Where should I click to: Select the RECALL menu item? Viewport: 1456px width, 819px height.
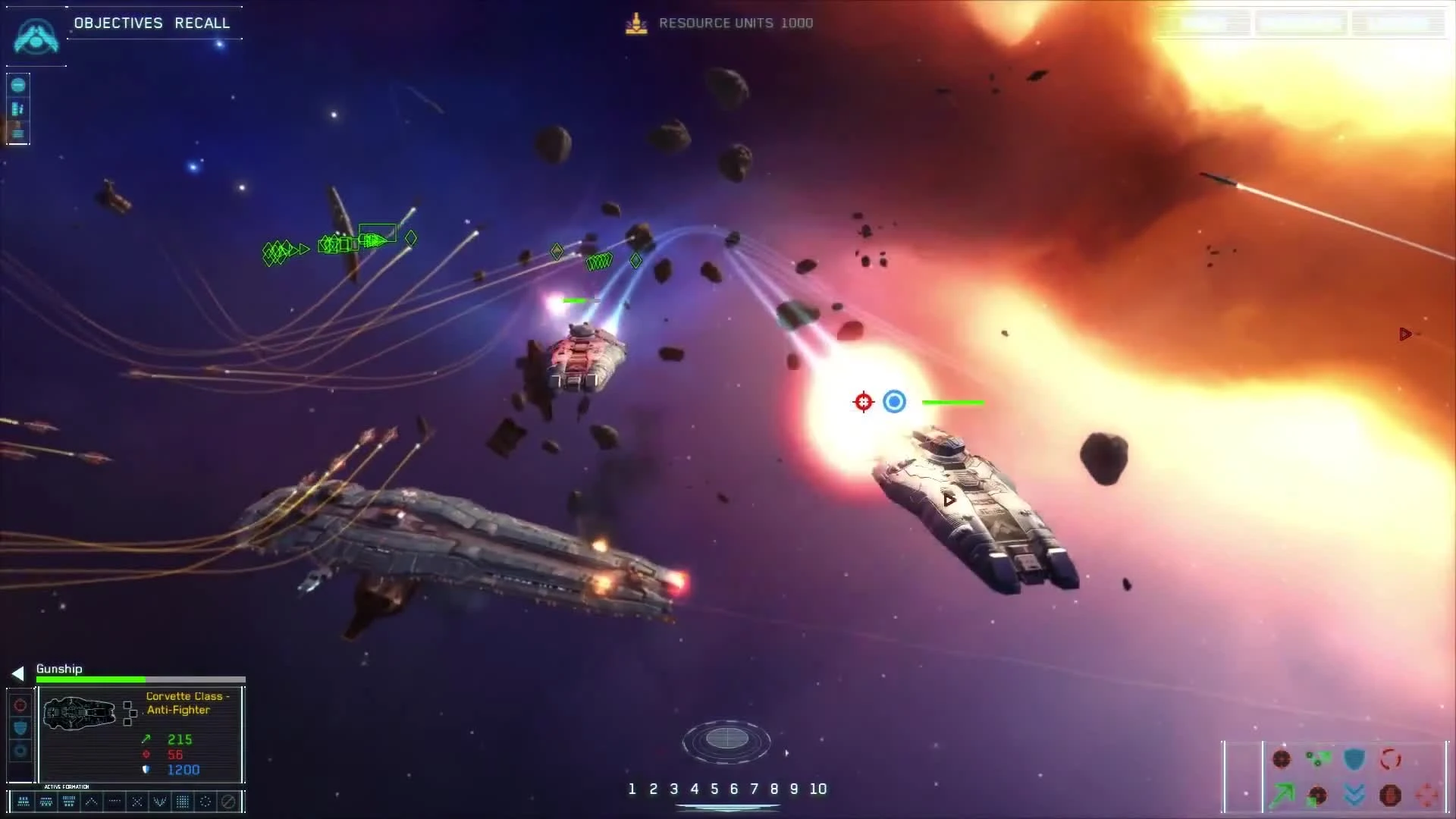coord(202,23)
